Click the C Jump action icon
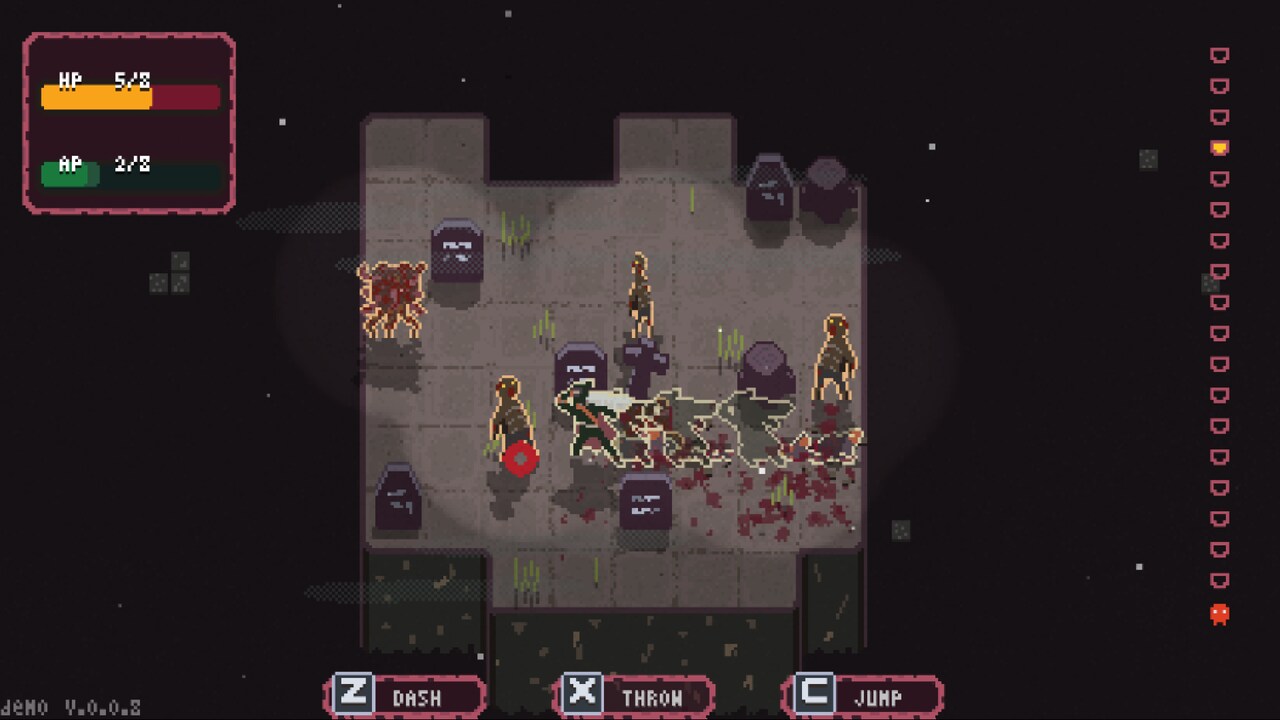1280x720 pixels. pyautogui.click(x=811, y=691)
